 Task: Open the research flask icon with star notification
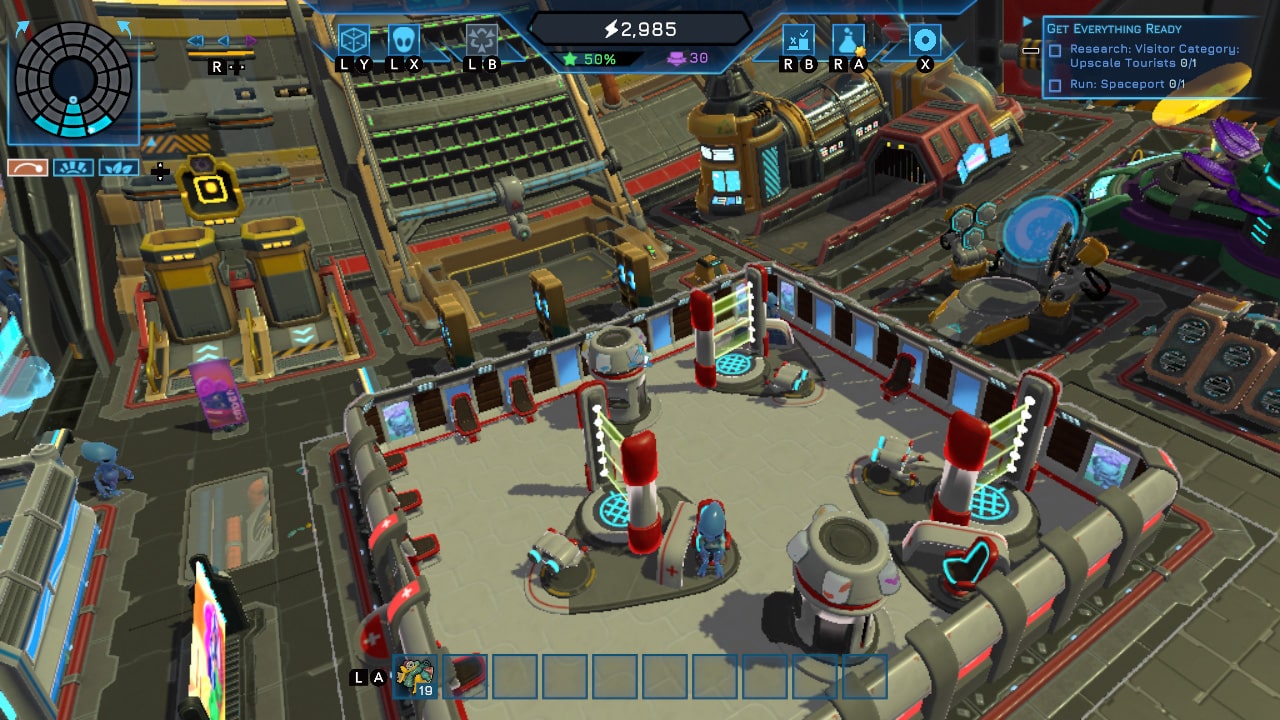[x=847, y=41]
